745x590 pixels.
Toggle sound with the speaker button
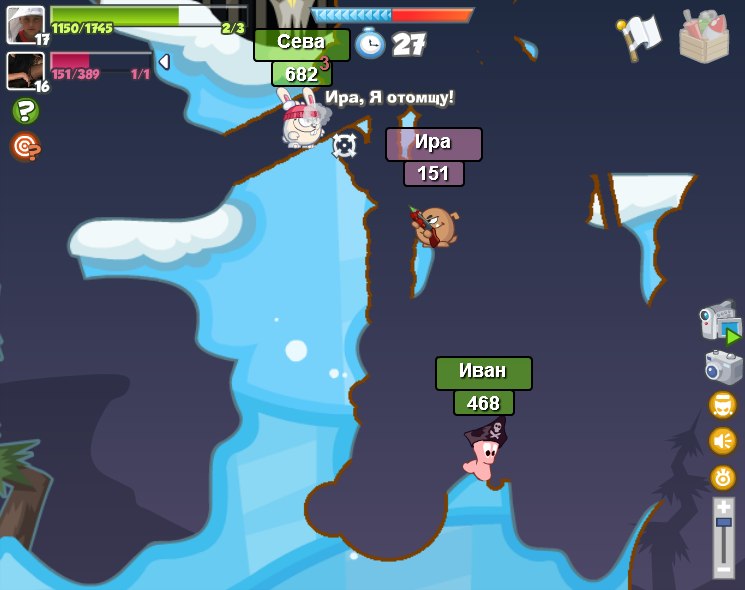[x=722, y=441]
